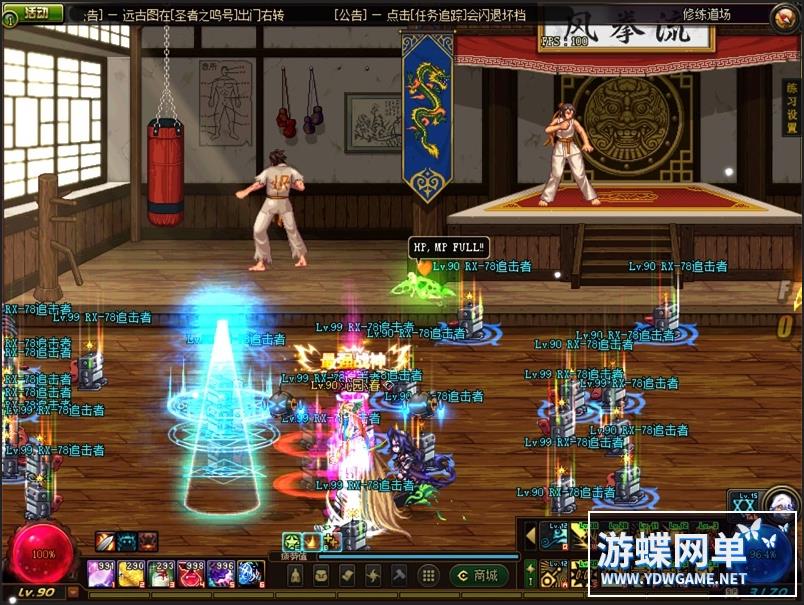Click the left arrow beside skill bar

pyautogui.click(x=530, y=537)
